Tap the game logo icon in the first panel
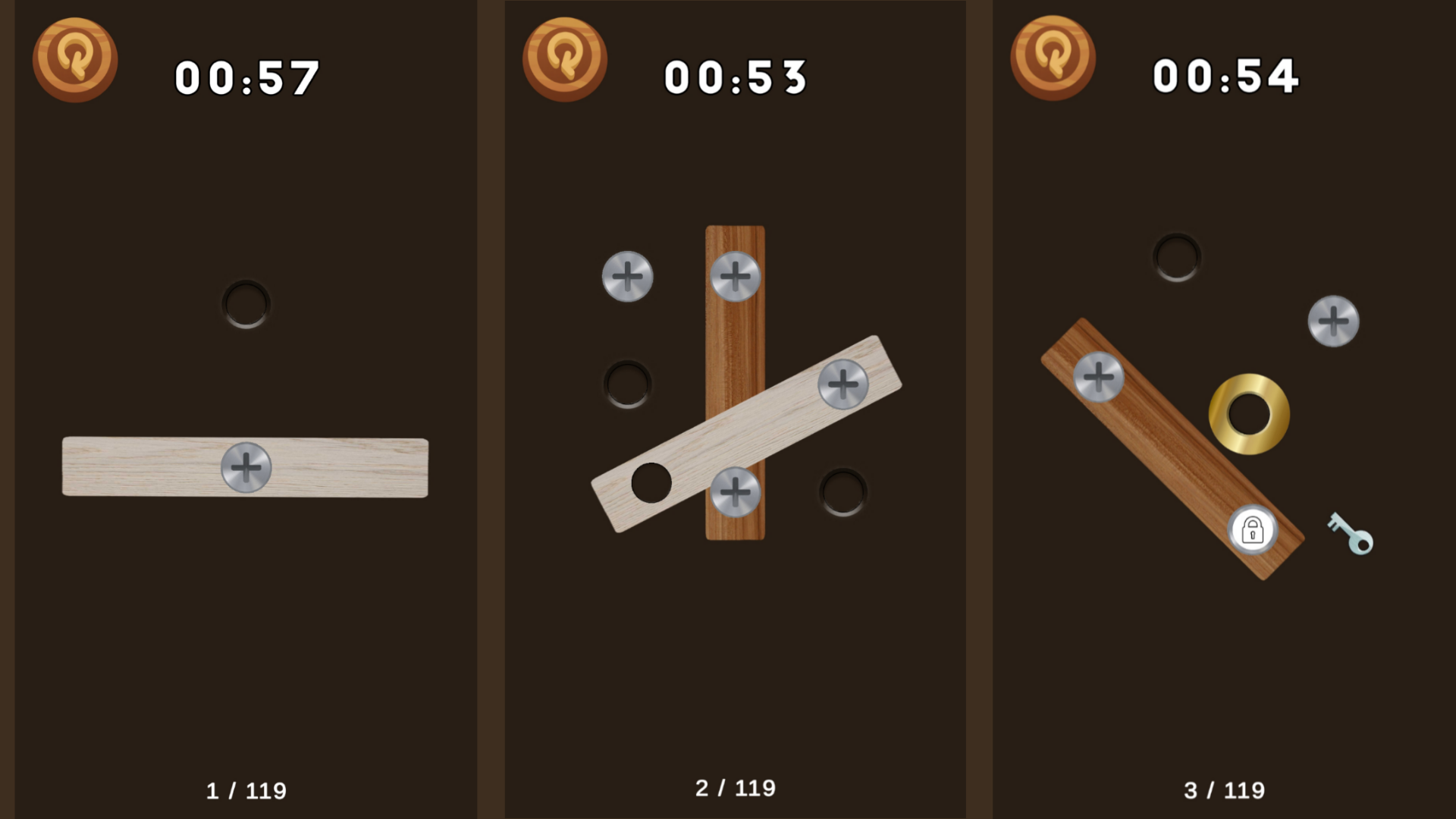 tap(75, 59)
